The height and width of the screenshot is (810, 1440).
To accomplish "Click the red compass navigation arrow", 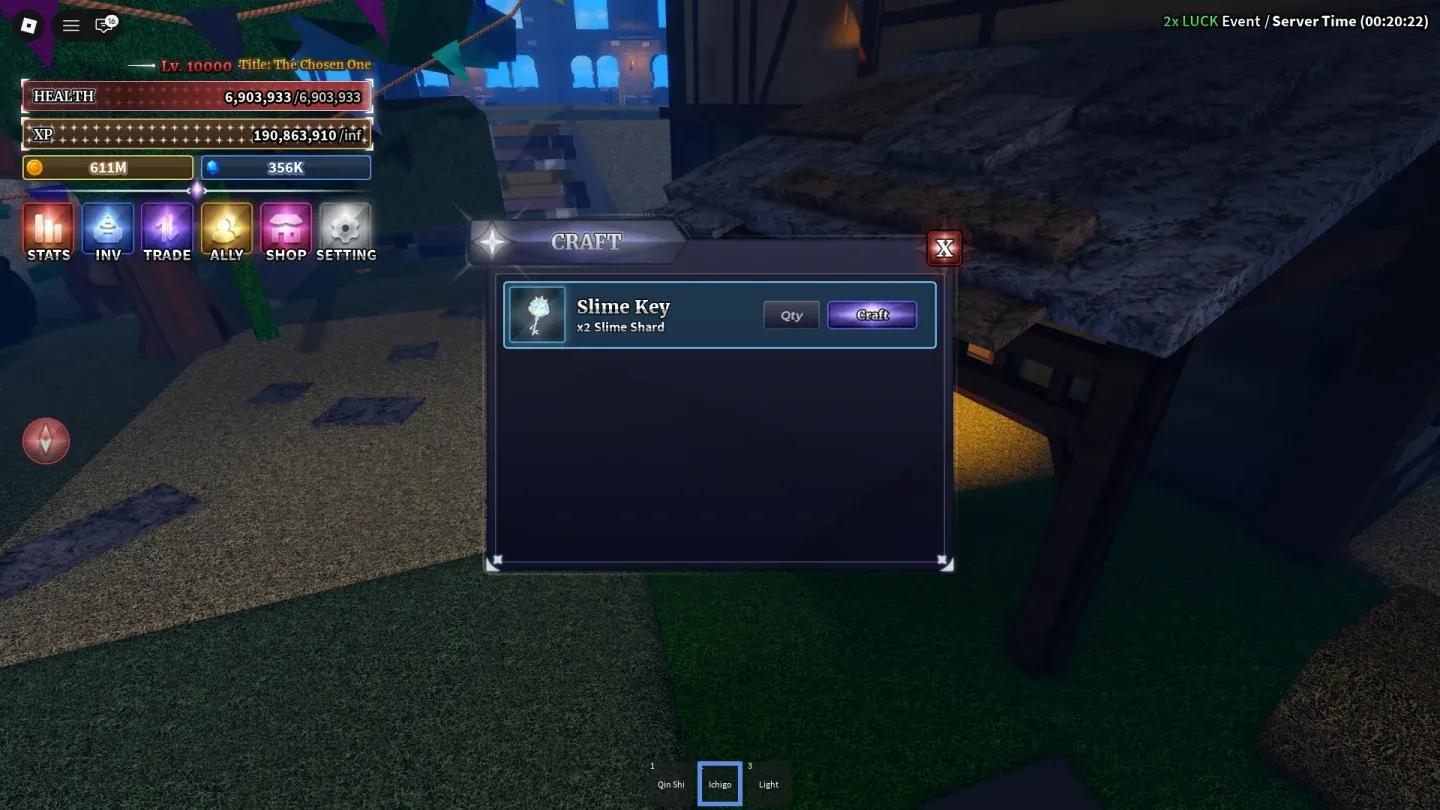I will pyautogui.click(x=46, y=440).
